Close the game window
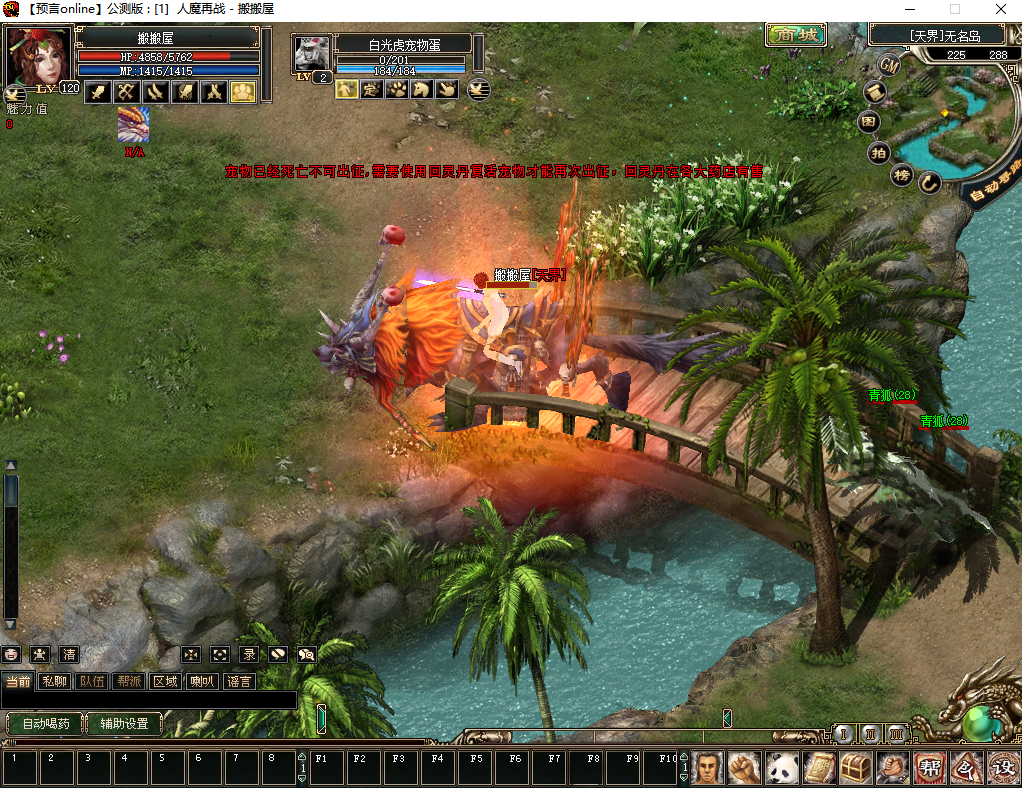The image size is (1022, 788). coord(999,9)
